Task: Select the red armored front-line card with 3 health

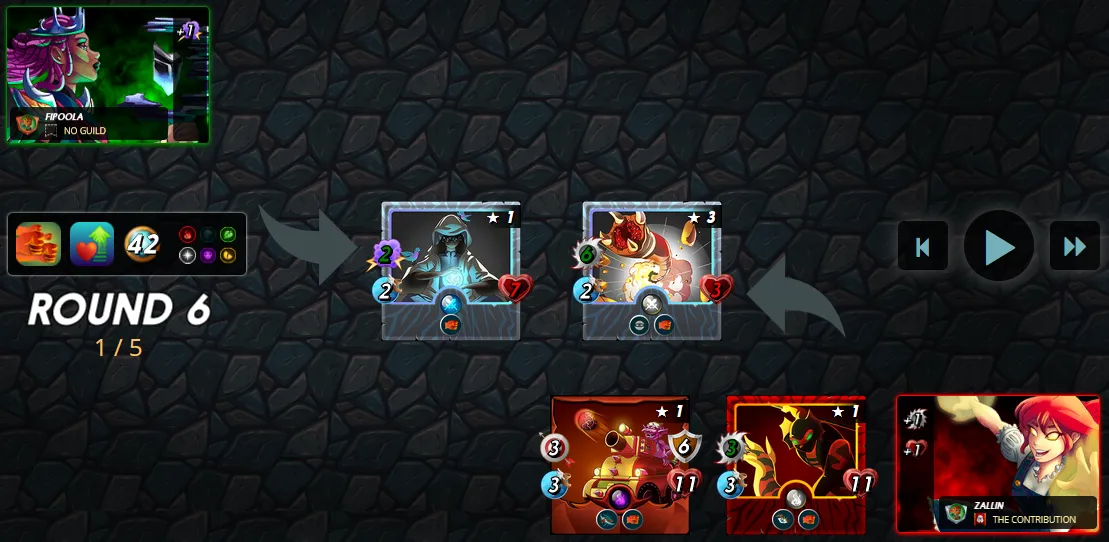Action: coord(652,270)
